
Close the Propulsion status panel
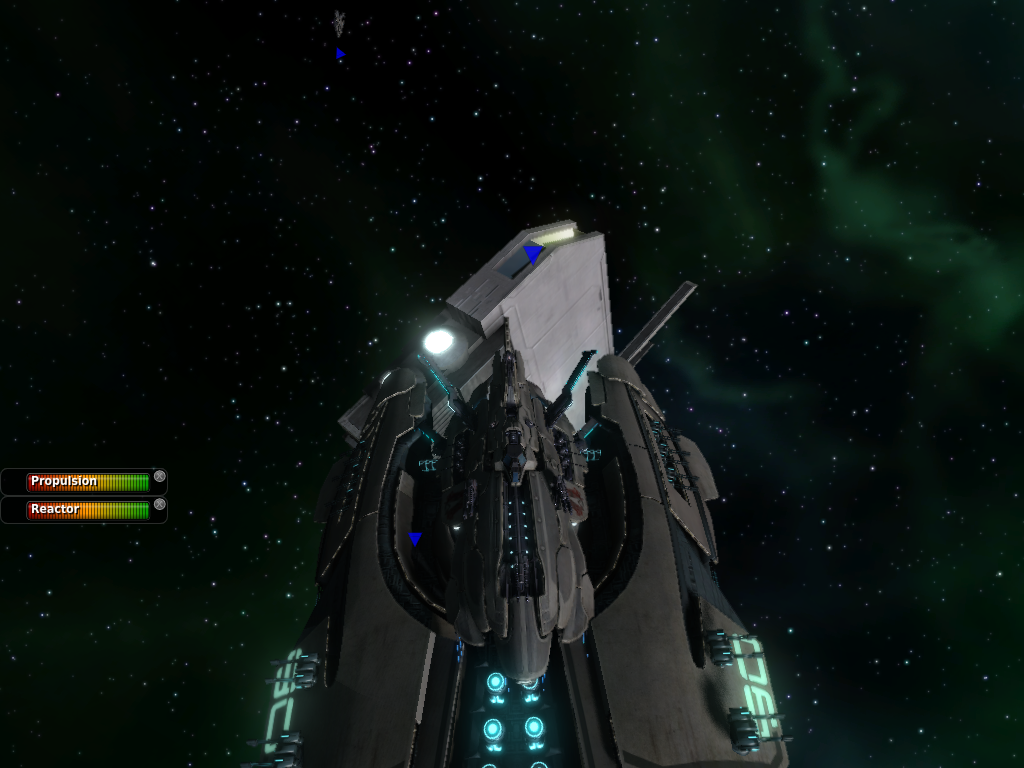click(160, 476)
